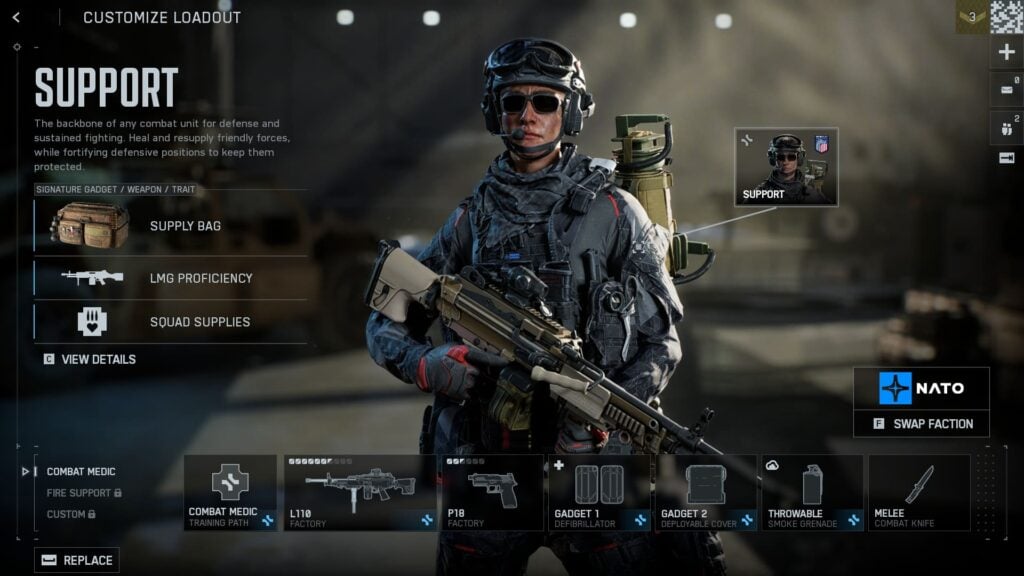Screen dimensions: 1024x576
Task: Select the P18 sidearm slot
Action: (x=492, y=492)
